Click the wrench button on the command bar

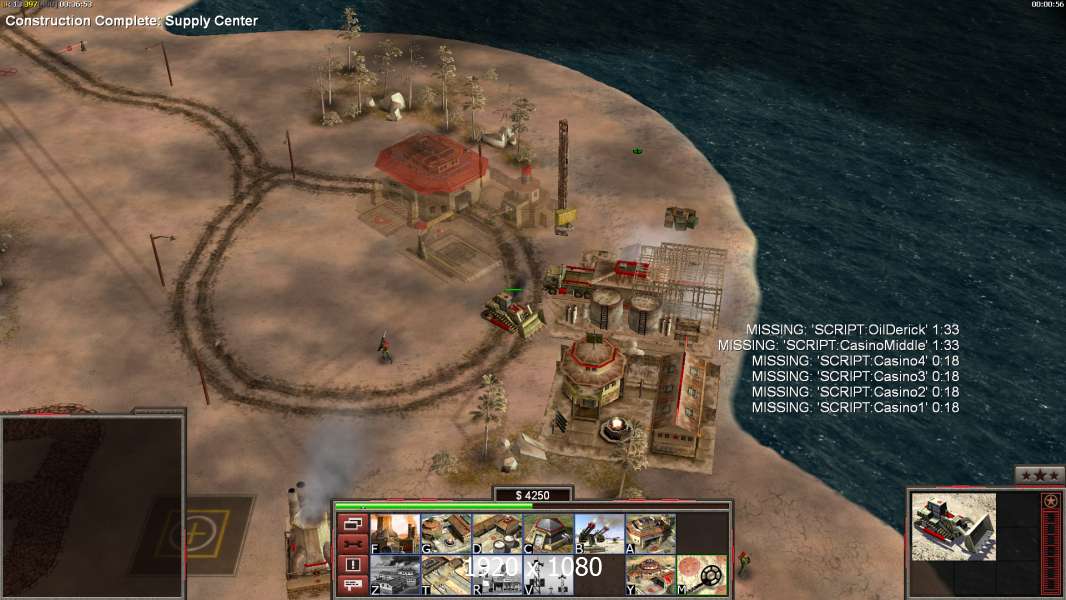click(351, 544)
